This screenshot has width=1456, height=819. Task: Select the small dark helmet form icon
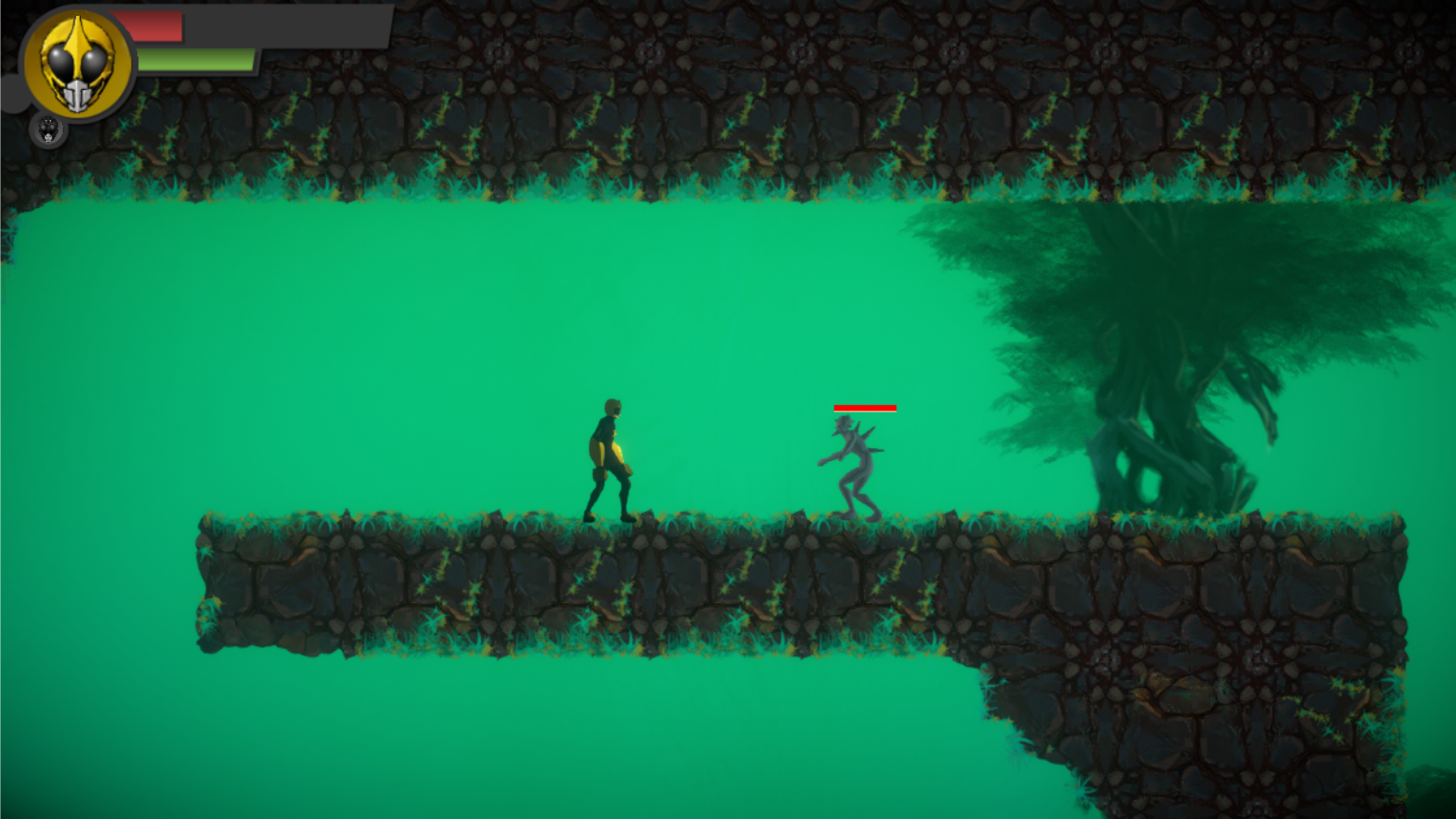pos(48,129)
